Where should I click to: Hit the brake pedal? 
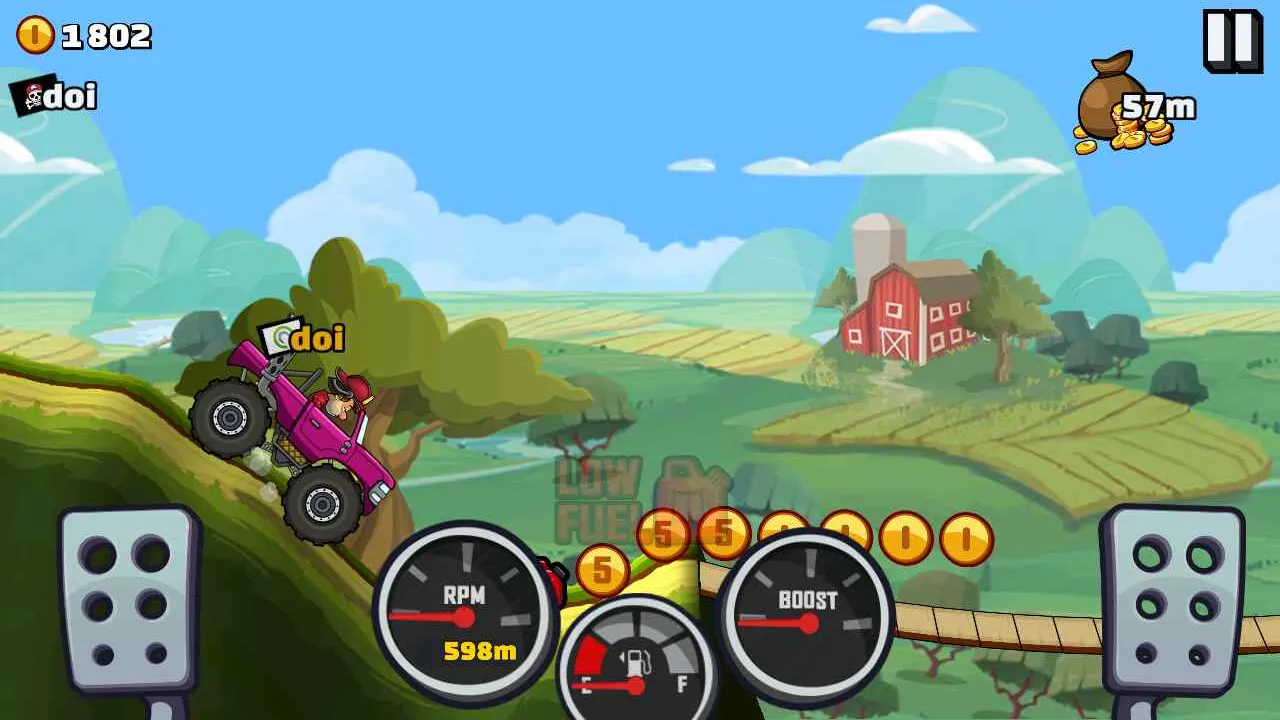[128, 602]
